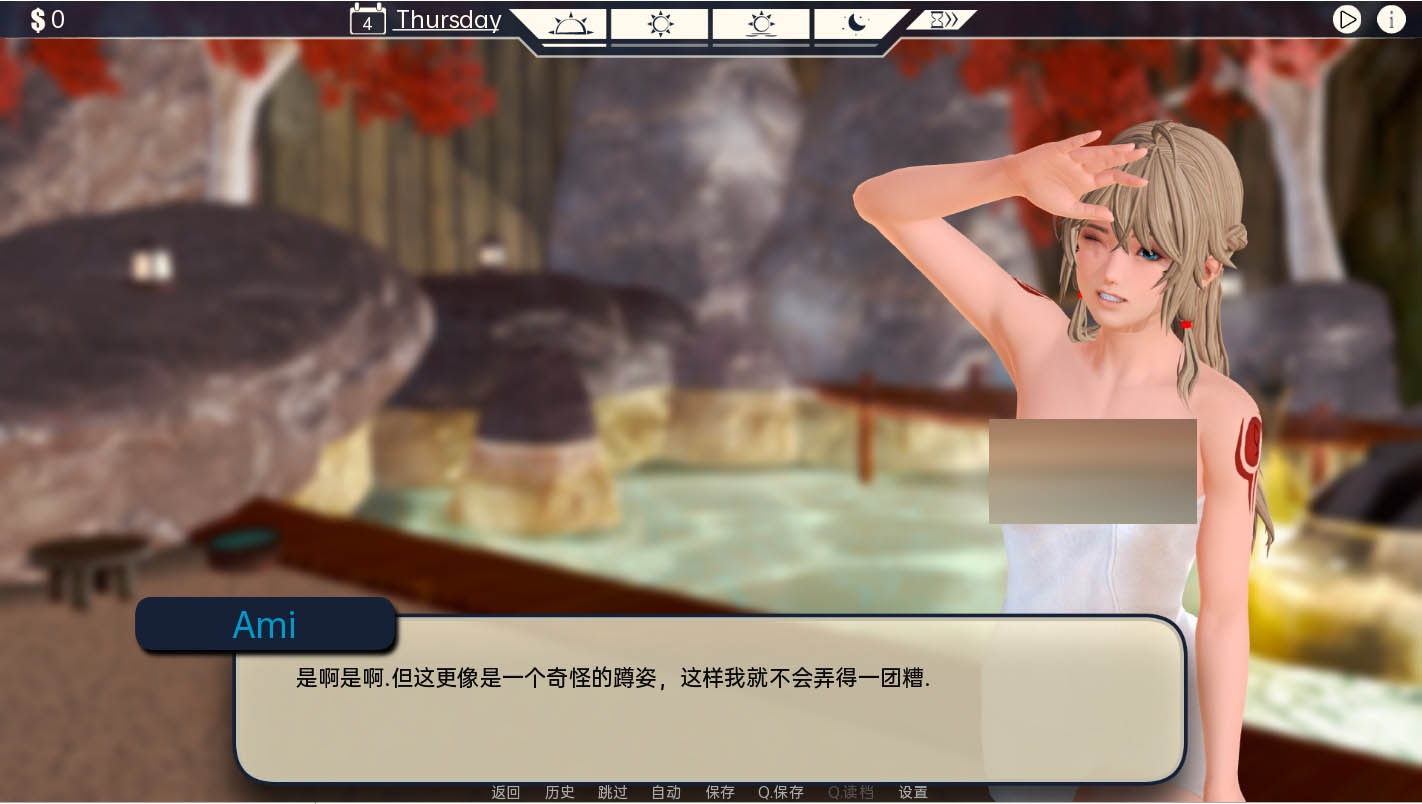Click Q.保存 to quick save
Viewport: 1422px width, 804px height.
781,792
